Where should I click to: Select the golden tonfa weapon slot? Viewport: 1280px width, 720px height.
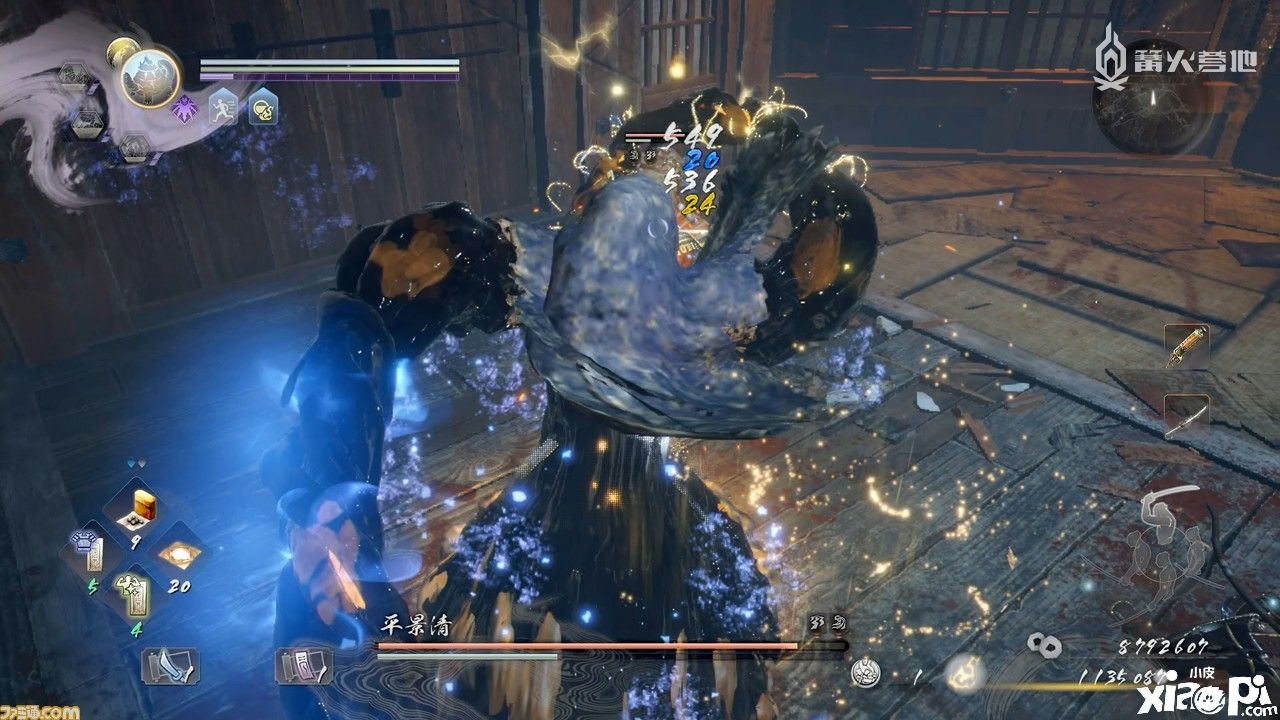(x=1187, y=346)
